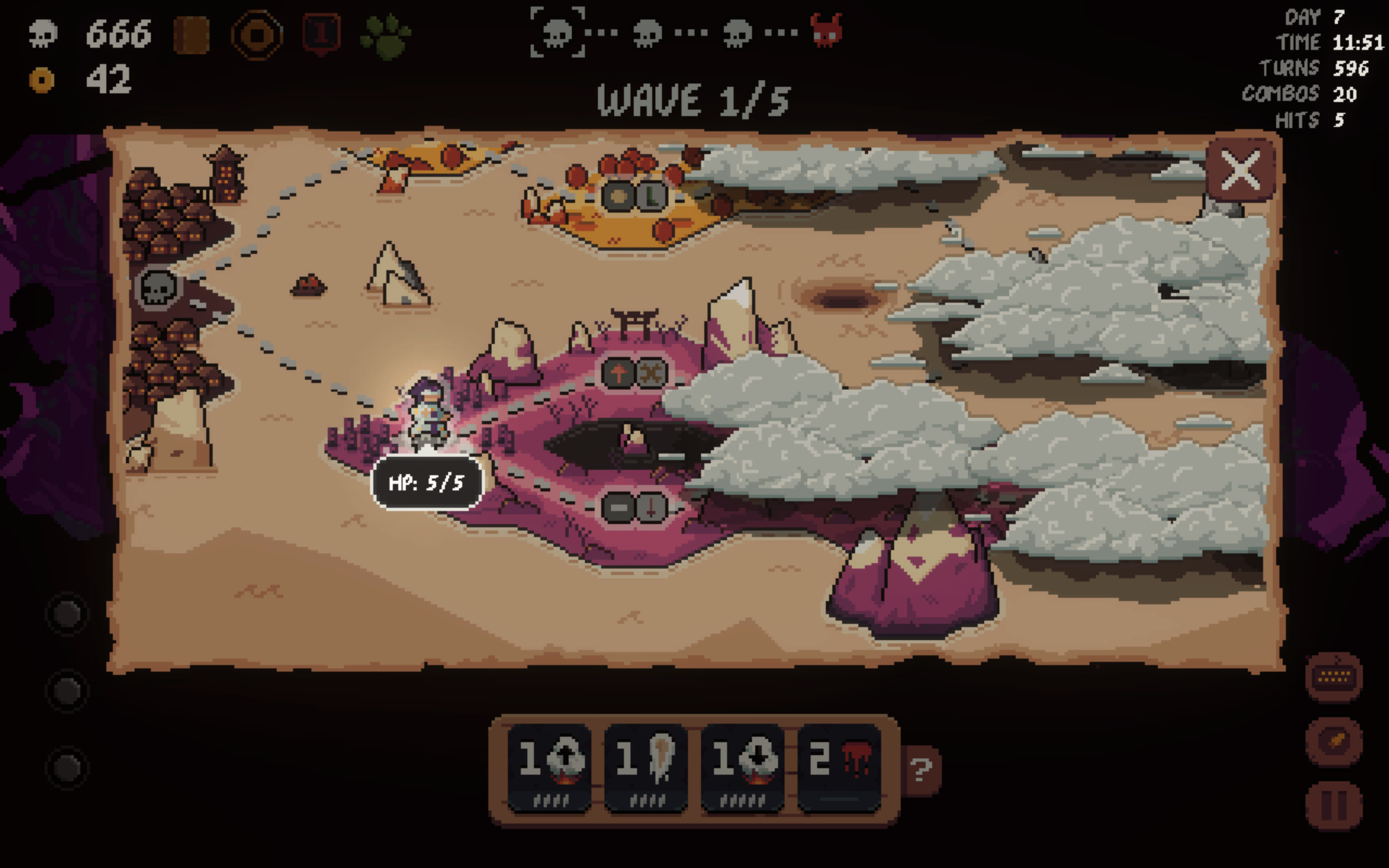Select the down-arrow attack tile
Viewport: 1389px width, 868px height.
coord(742,767)
